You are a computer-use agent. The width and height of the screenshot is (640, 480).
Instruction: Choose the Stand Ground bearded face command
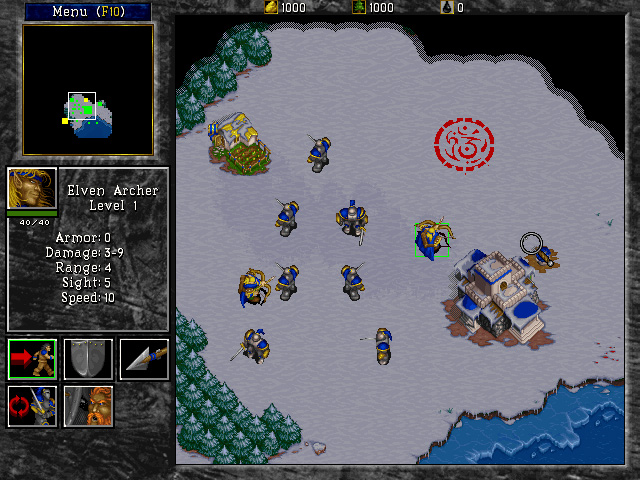click(x=88, y=405)
